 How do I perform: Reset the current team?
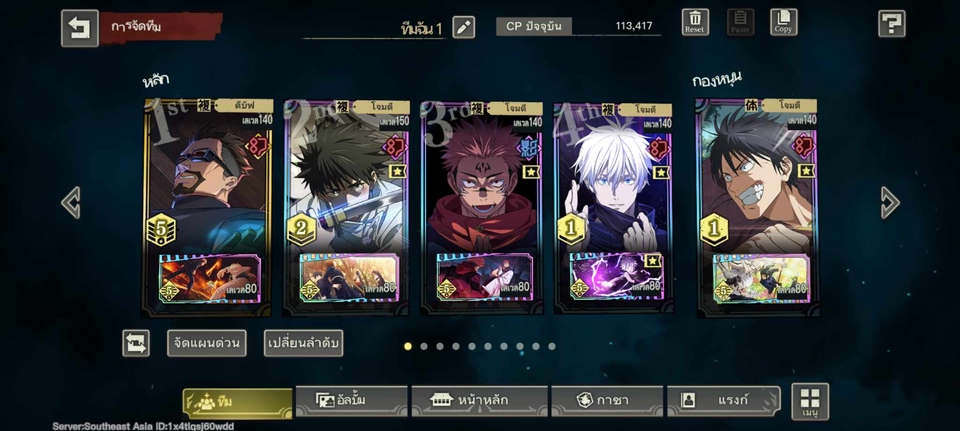pyautogui.click(x=695, y=23)
